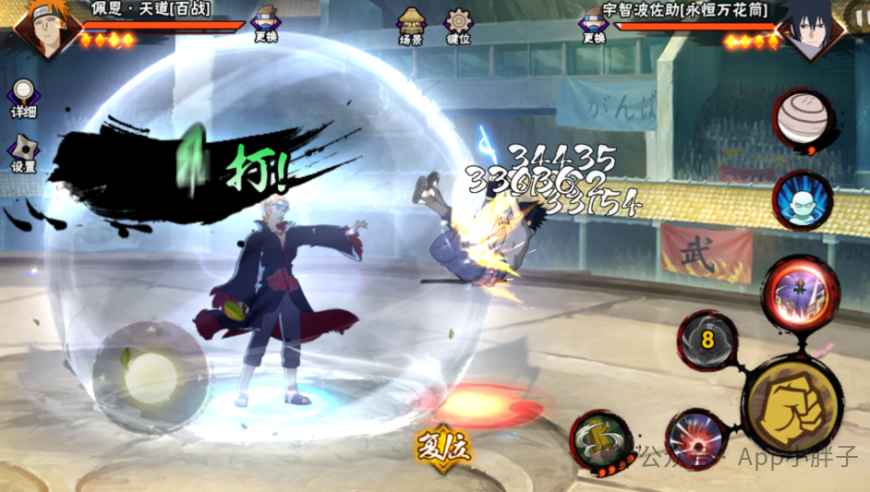Activate the skill on cooldown showing 8

(x=707, y=340)
